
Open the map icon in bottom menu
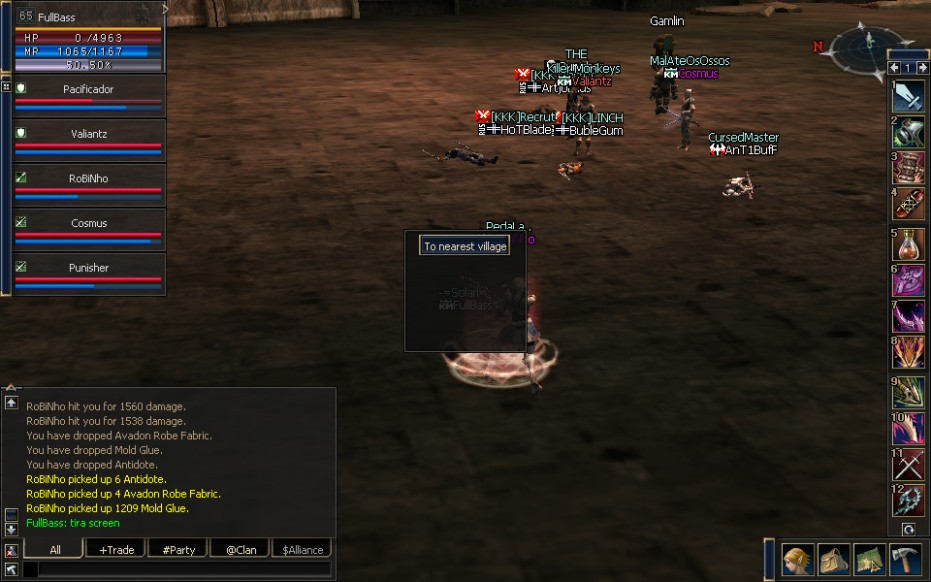click(x=868, y=559)
